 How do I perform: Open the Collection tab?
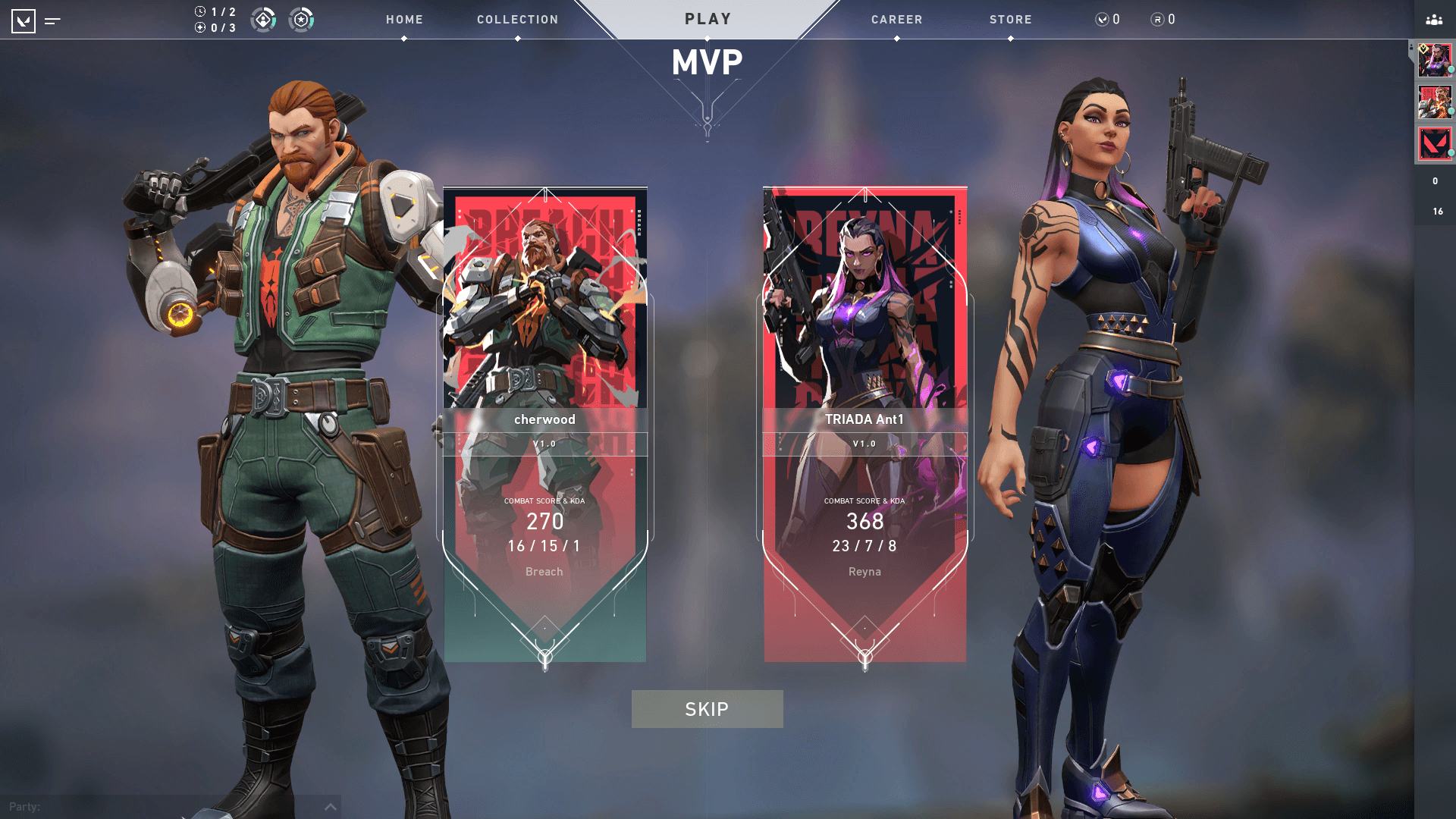click(x=517, y=20)
